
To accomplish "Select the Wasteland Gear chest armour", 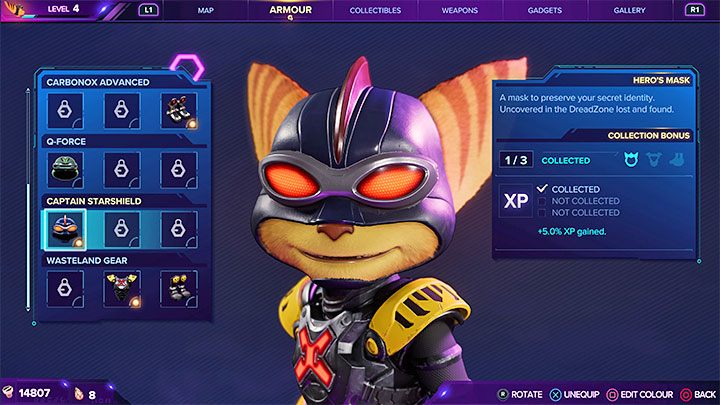I will pyautogui.click(x=122, y=289).
